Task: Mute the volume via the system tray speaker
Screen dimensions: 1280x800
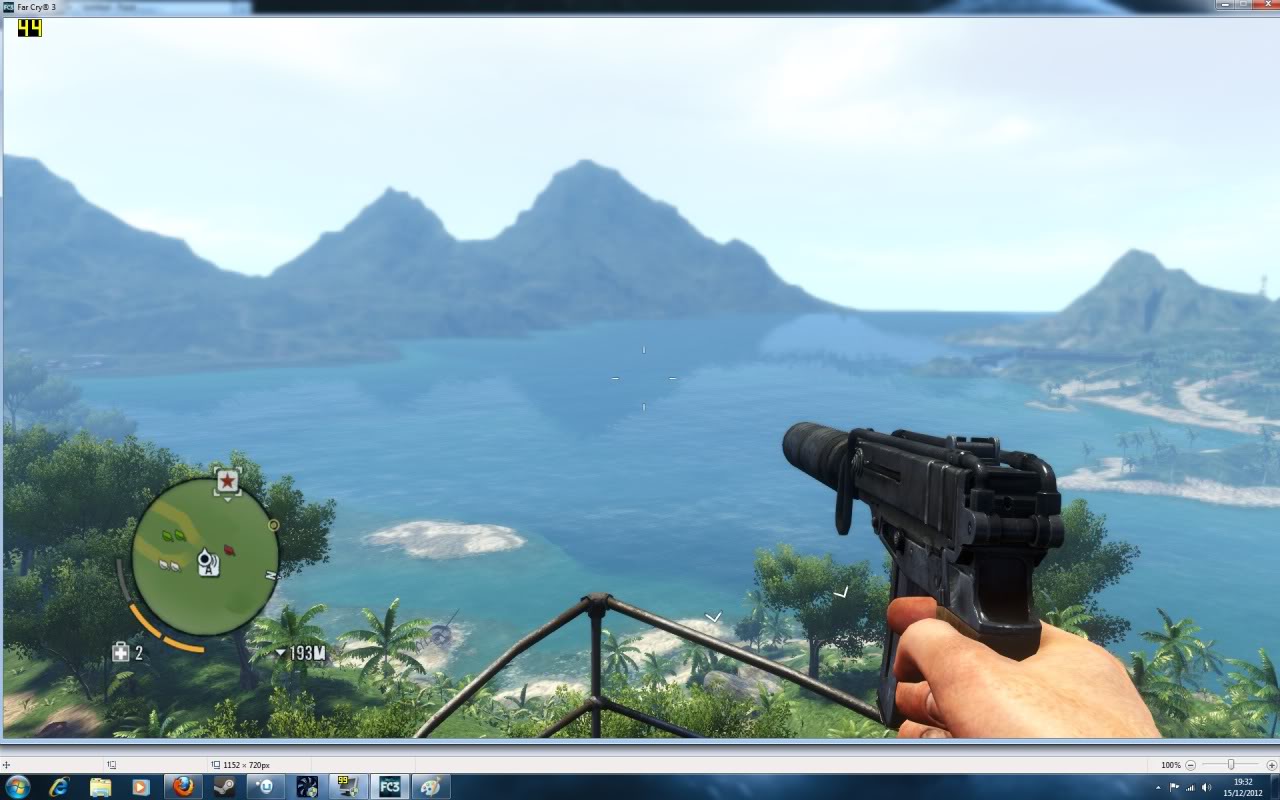Action: click(x=1206, y=786)
